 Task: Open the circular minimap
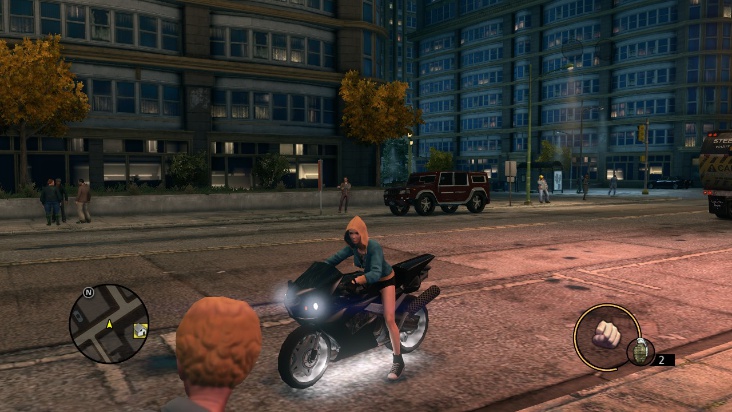pos(108,323)
